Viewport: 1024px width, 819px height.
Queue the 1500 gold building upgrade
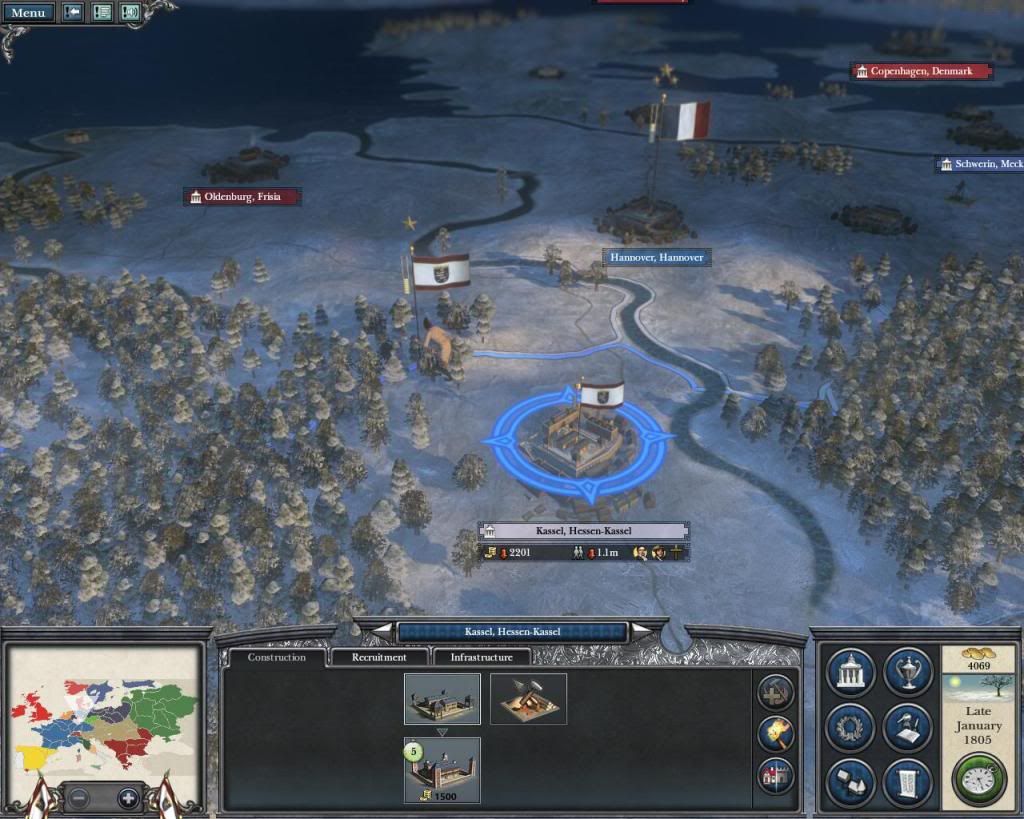tap(442, 770)
